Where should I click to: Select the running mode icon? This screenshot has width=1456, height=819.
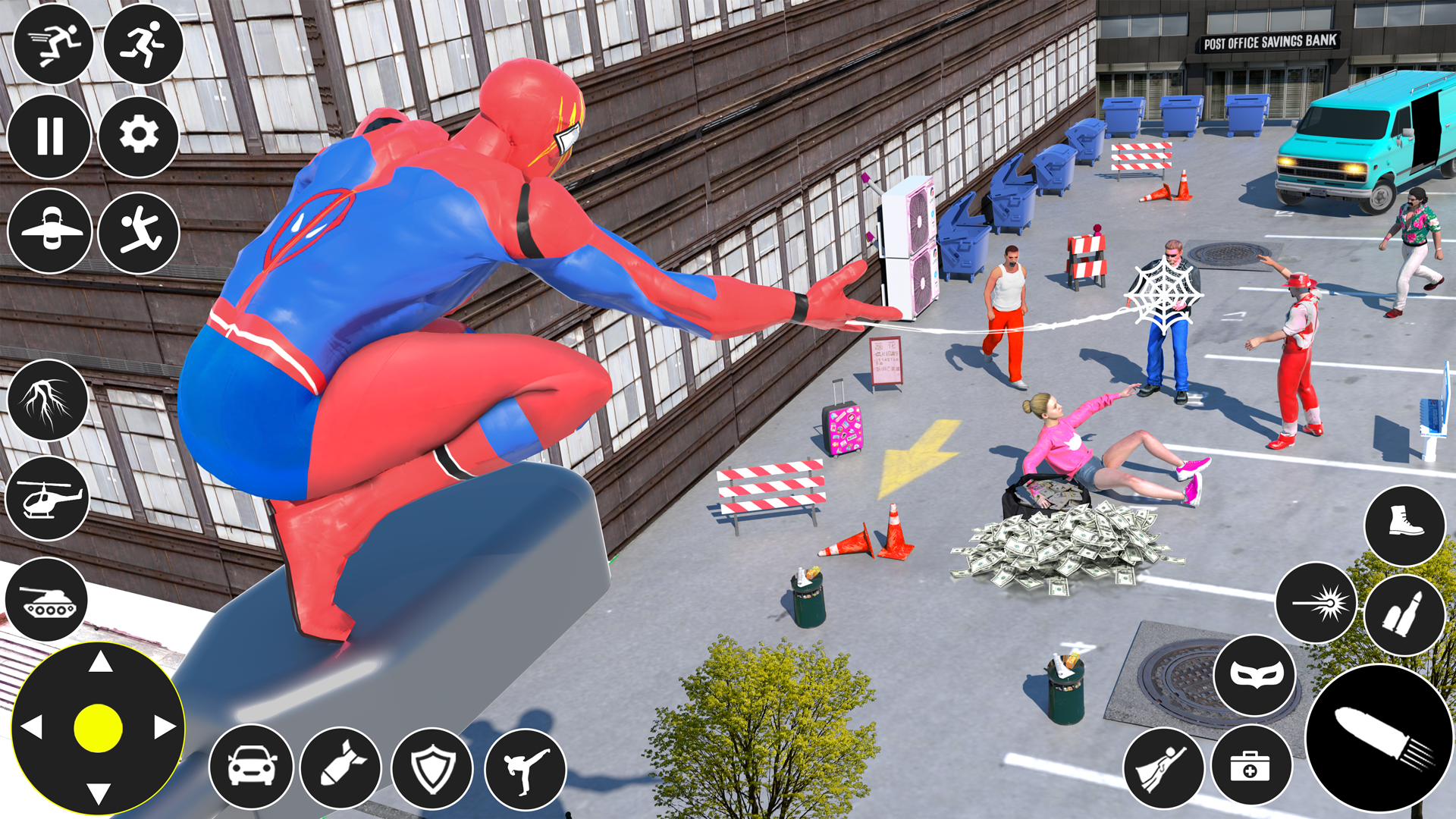144,45
